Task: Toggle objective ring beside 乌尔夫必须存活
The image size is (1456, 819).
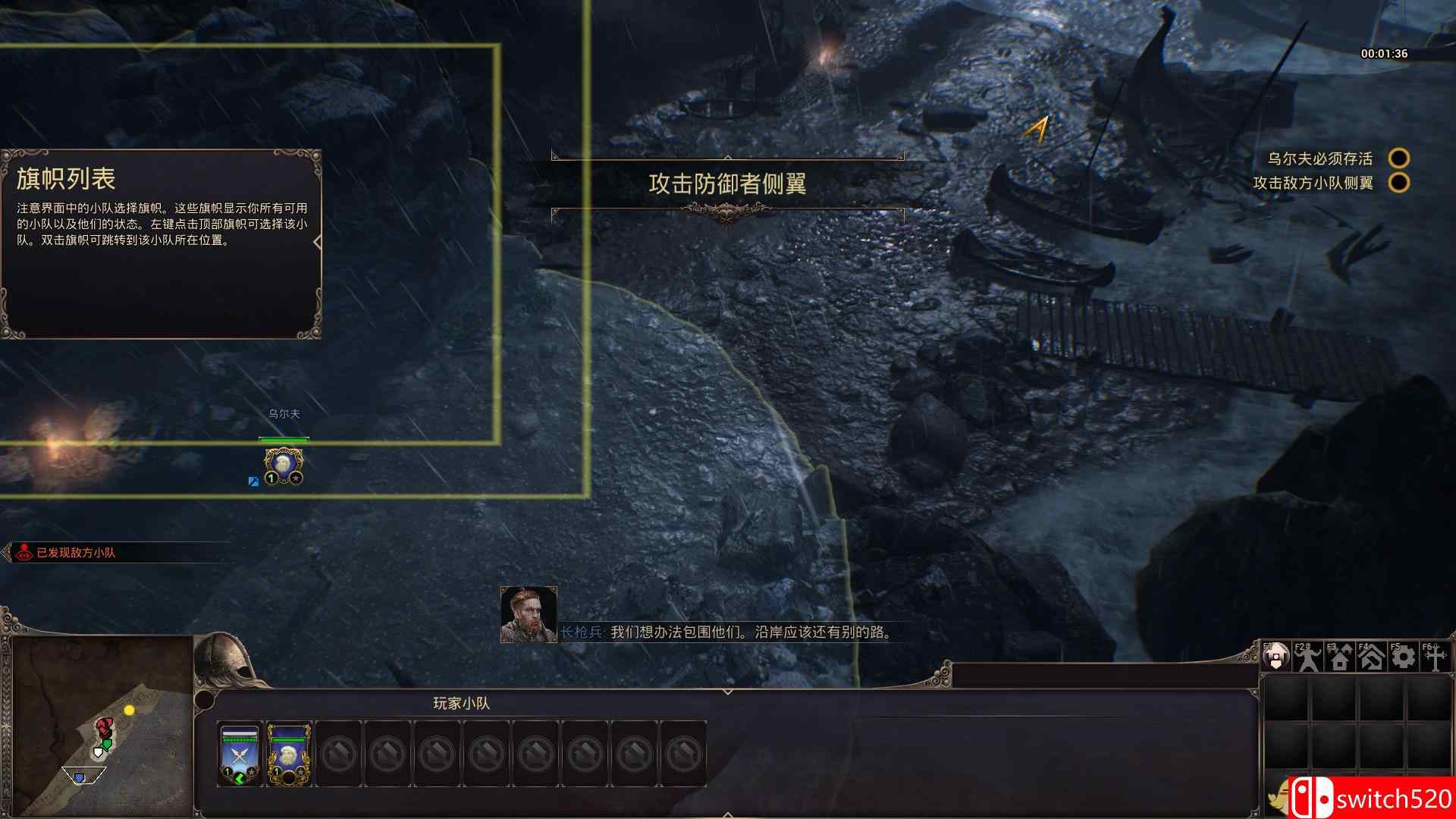Action: pos(1400,157)
